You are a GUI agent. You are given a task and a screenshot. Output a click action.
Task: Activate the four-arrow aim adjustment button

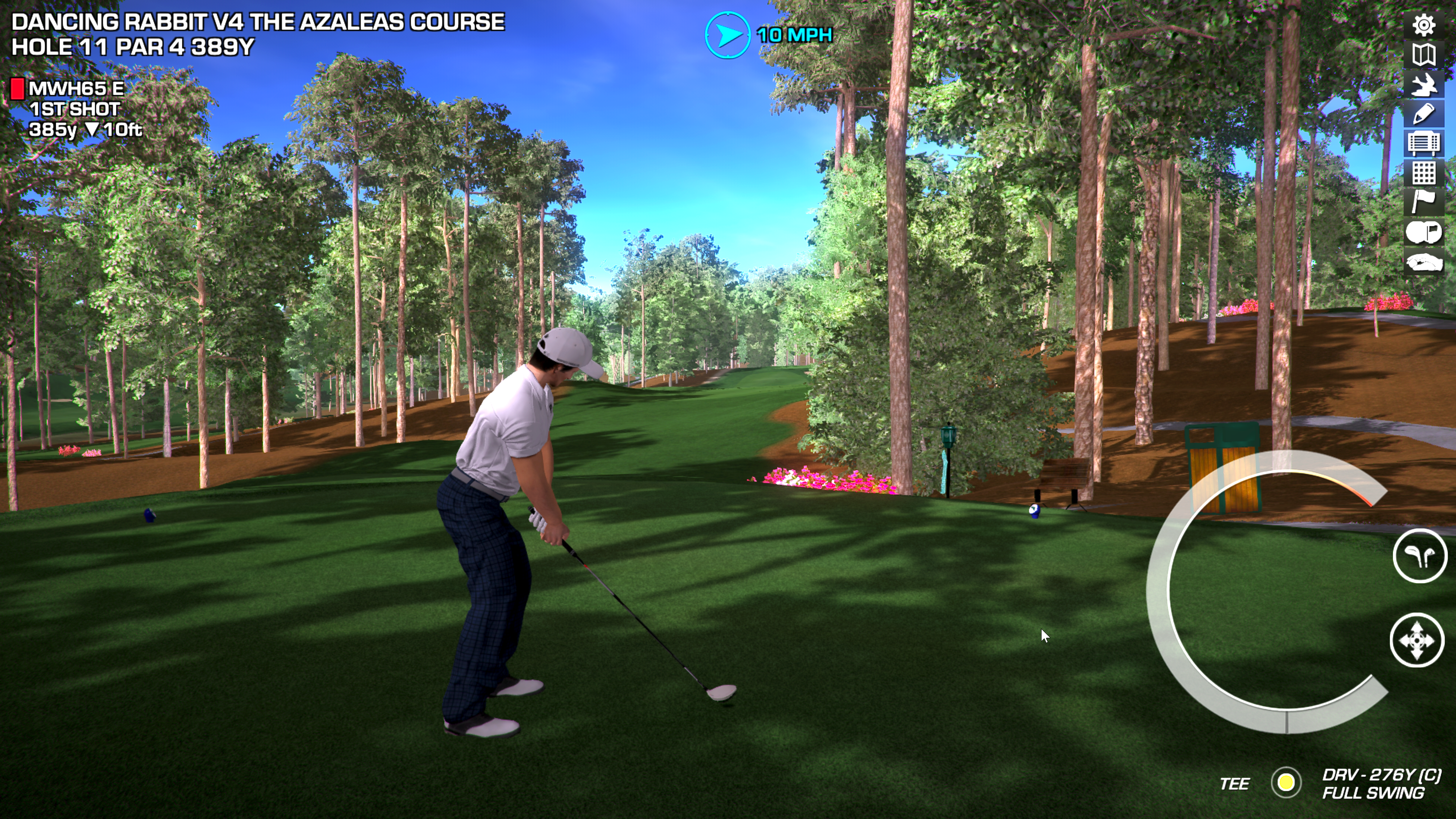[1417, 640]
